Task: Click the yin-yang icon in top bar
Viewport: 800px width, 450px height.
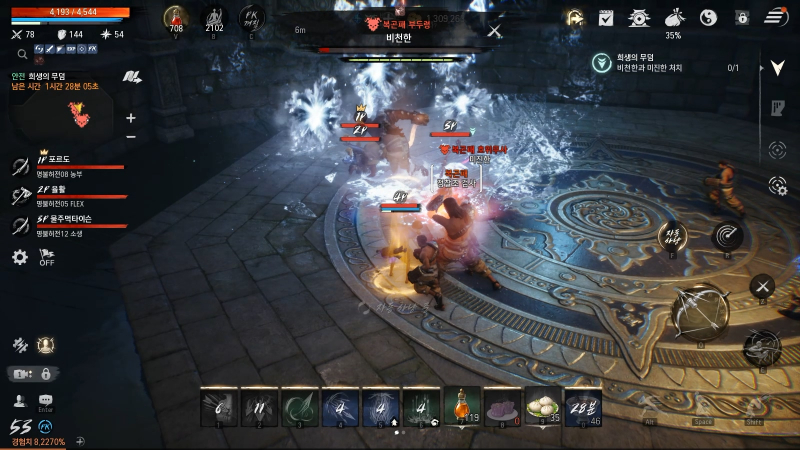Action: tap(708, 17)
